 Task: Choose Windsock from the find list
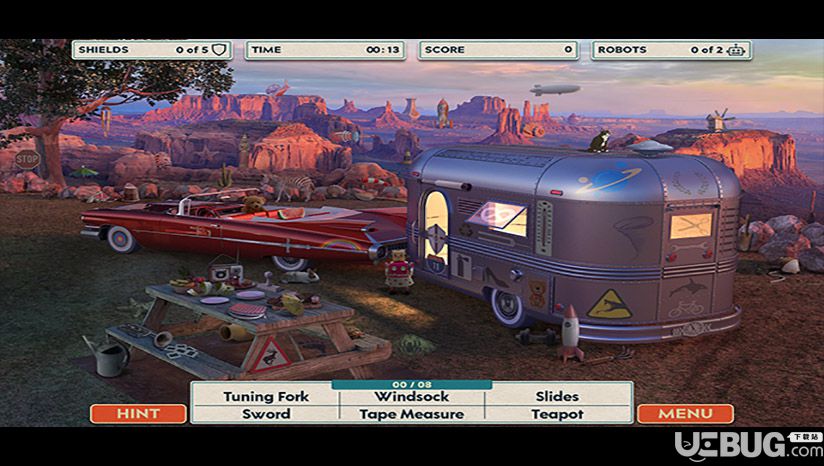[411, 396]
